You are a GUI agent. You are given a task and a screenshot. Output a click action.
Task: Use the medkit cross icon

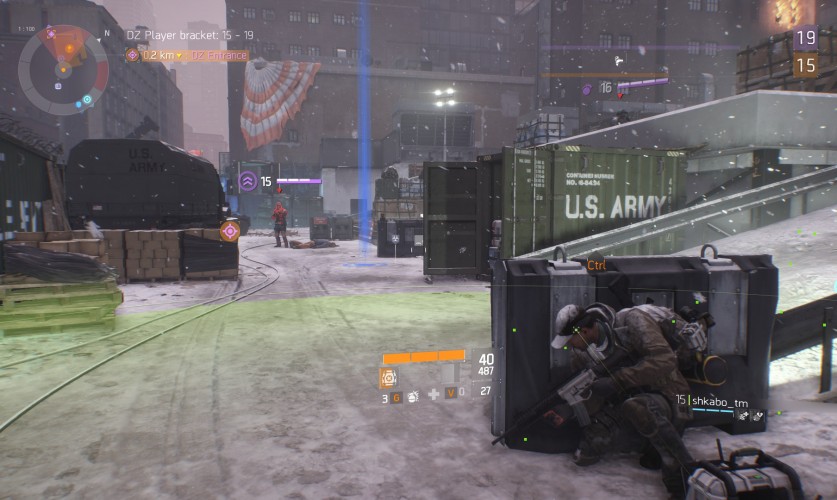[x=433, y=394]
